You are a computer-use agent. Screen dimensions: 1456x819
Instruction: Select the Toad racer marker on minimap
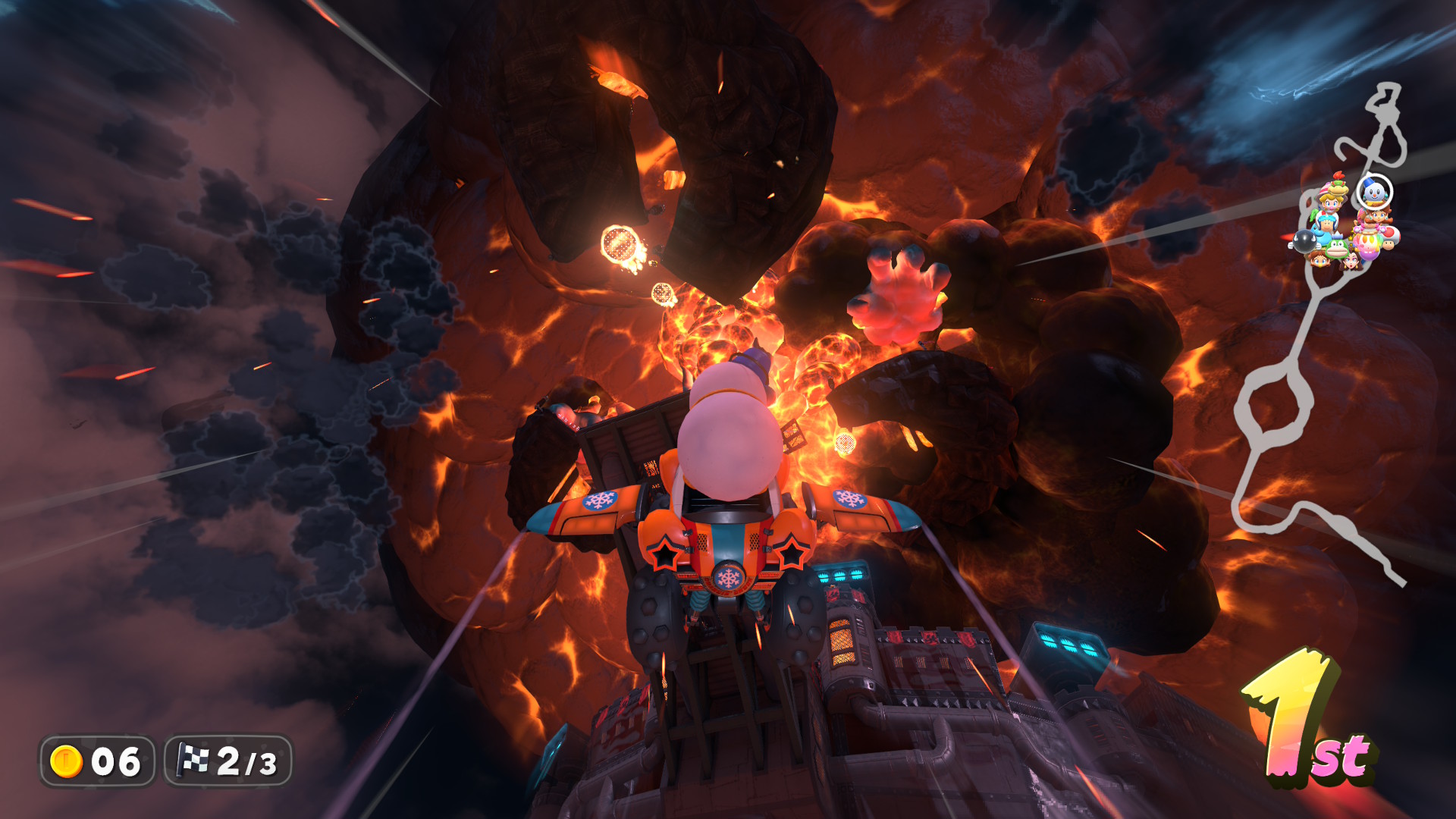pyautogui.click(x=1390, y=238)
